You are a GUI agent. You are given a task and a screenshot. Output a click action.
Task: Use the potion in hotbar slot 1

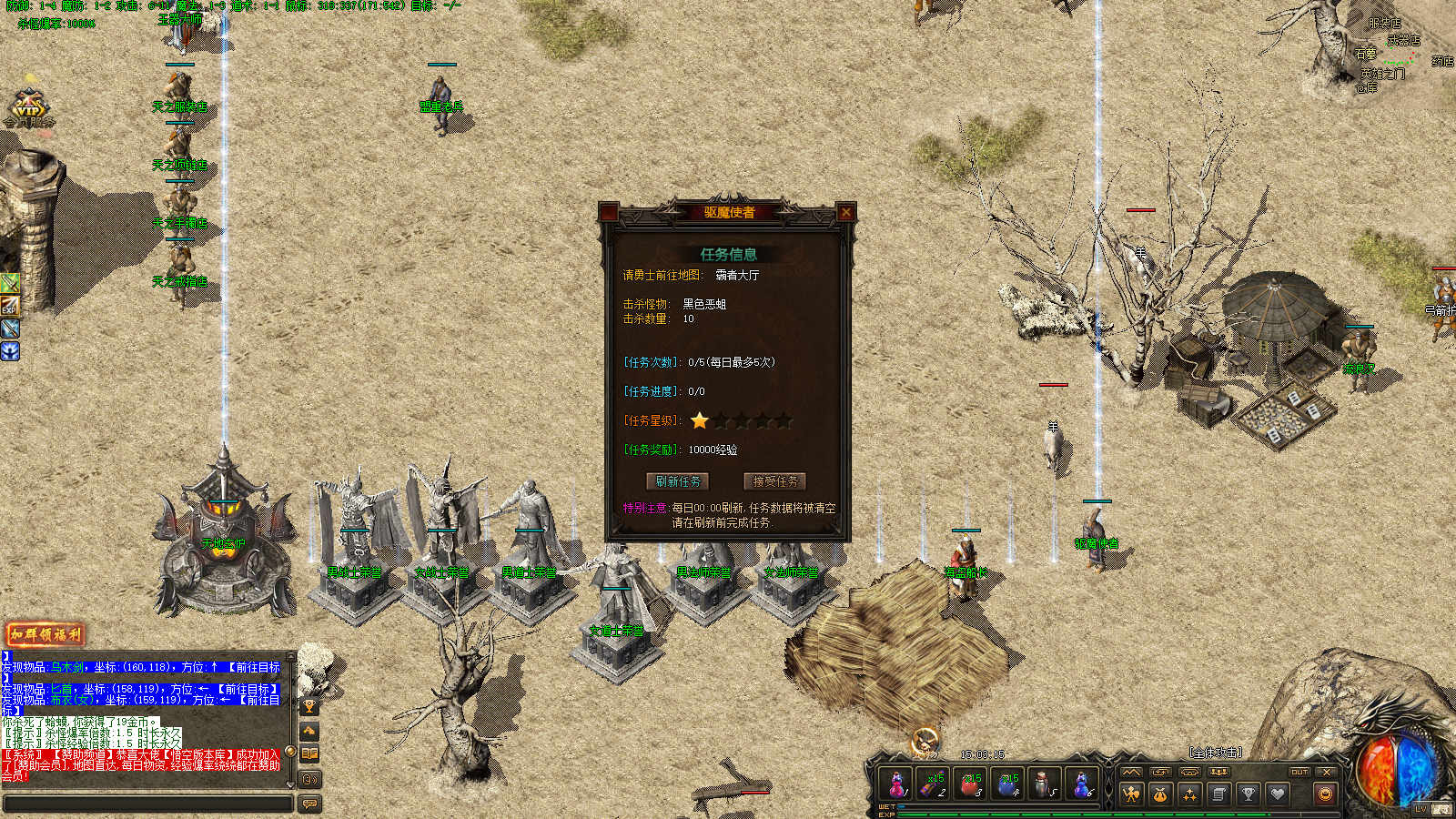tap(896, 784)
